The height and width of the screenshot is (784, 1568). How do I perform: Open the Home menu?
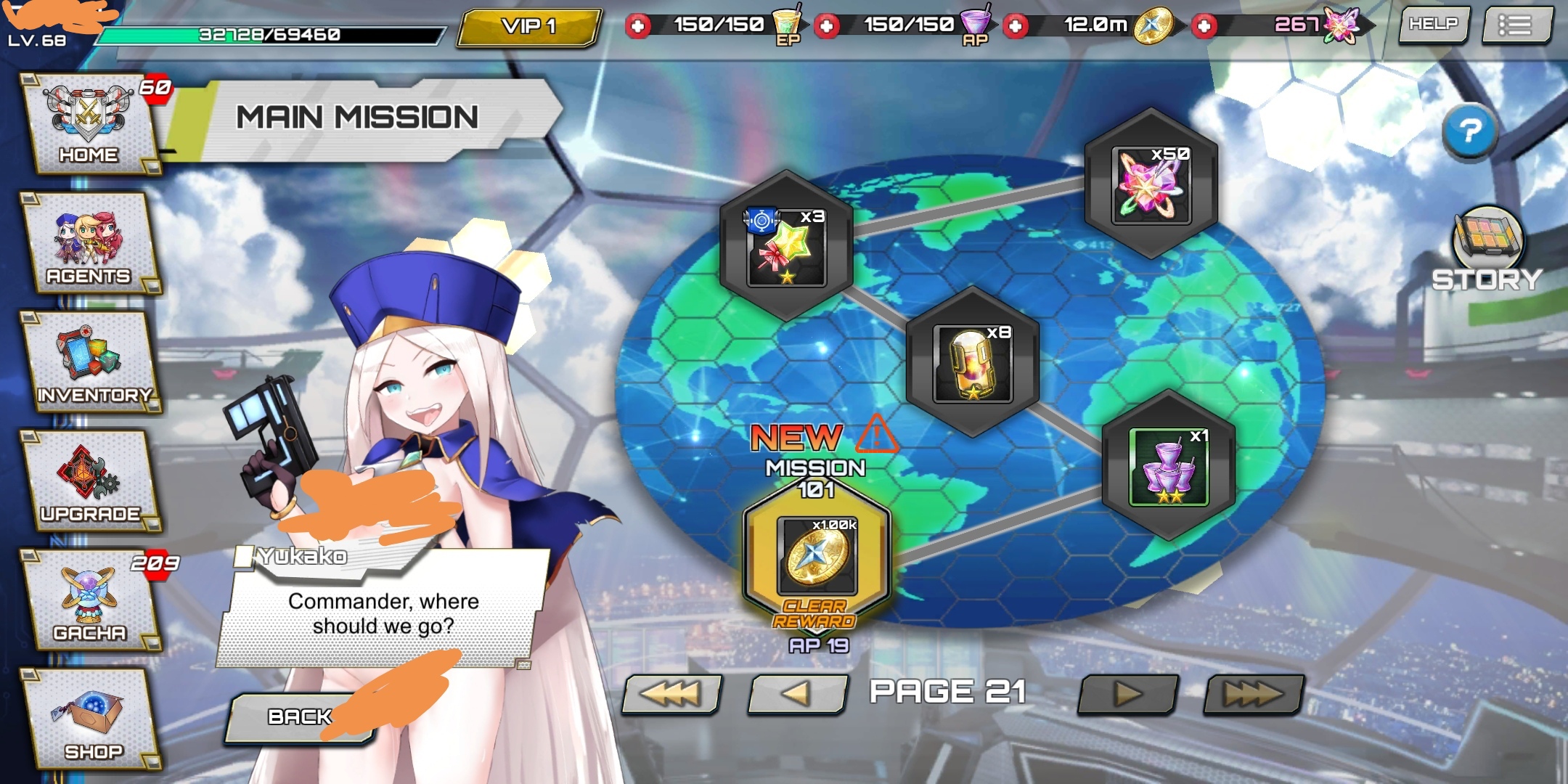pyautogui.click(x=89, y=123)
